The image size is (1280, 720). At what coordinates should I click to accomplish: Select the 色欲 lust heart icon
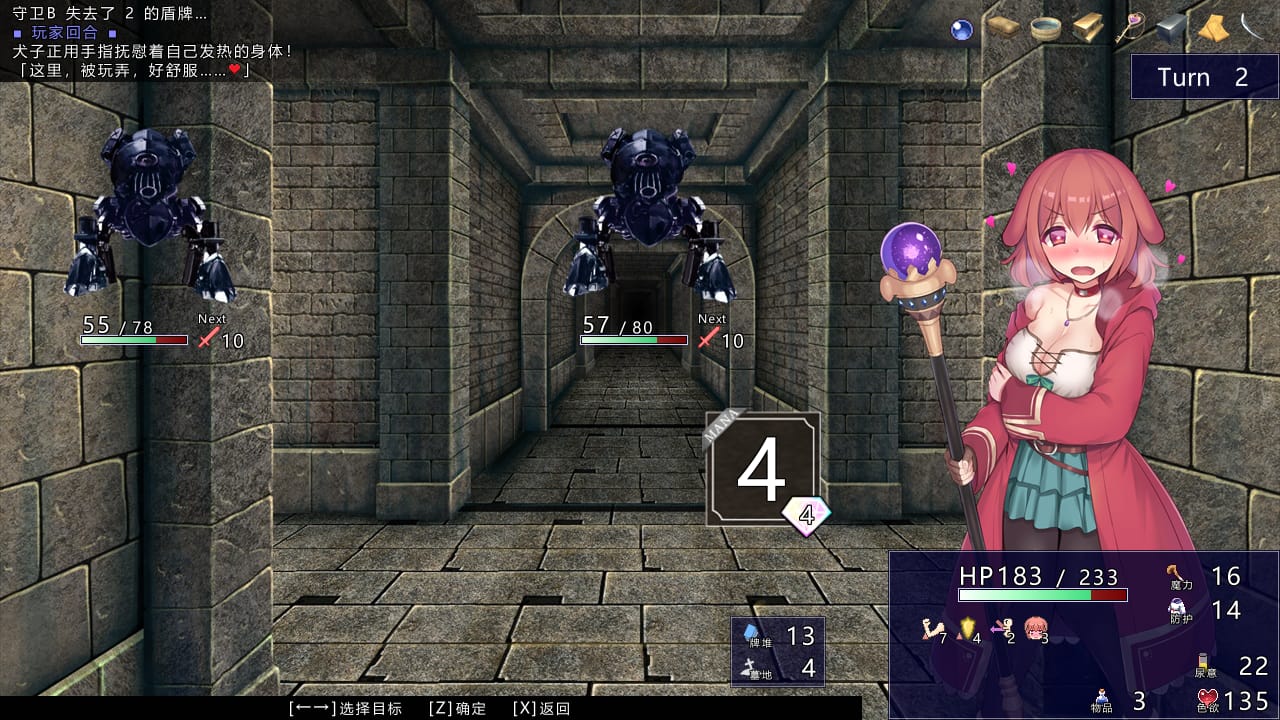[1208, 695]
